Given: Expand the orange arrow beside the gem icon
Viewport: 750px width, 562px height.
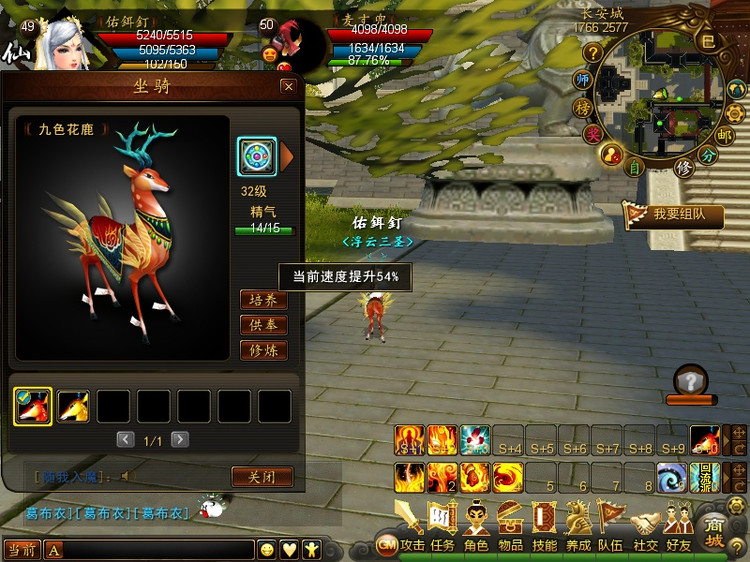Looking at the screenshot, I should pos(287,156).
